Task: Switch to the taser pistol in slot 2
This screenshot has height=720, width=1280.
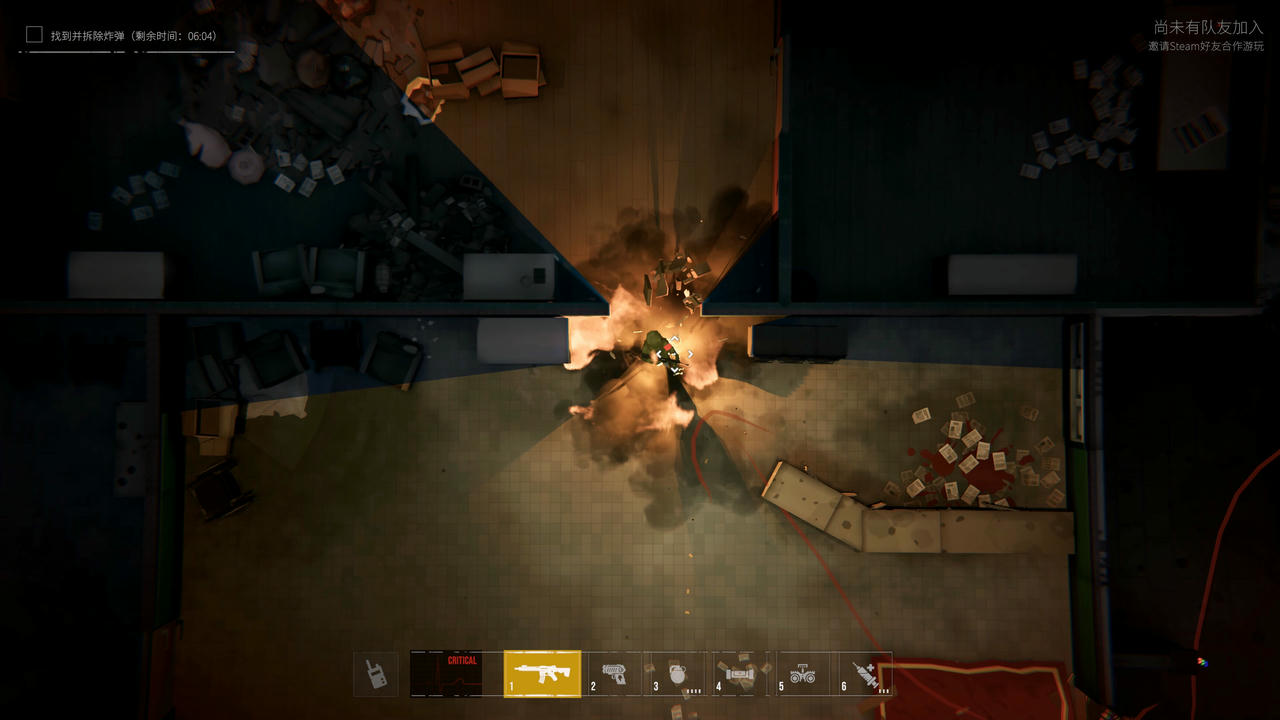Action: 613,674
